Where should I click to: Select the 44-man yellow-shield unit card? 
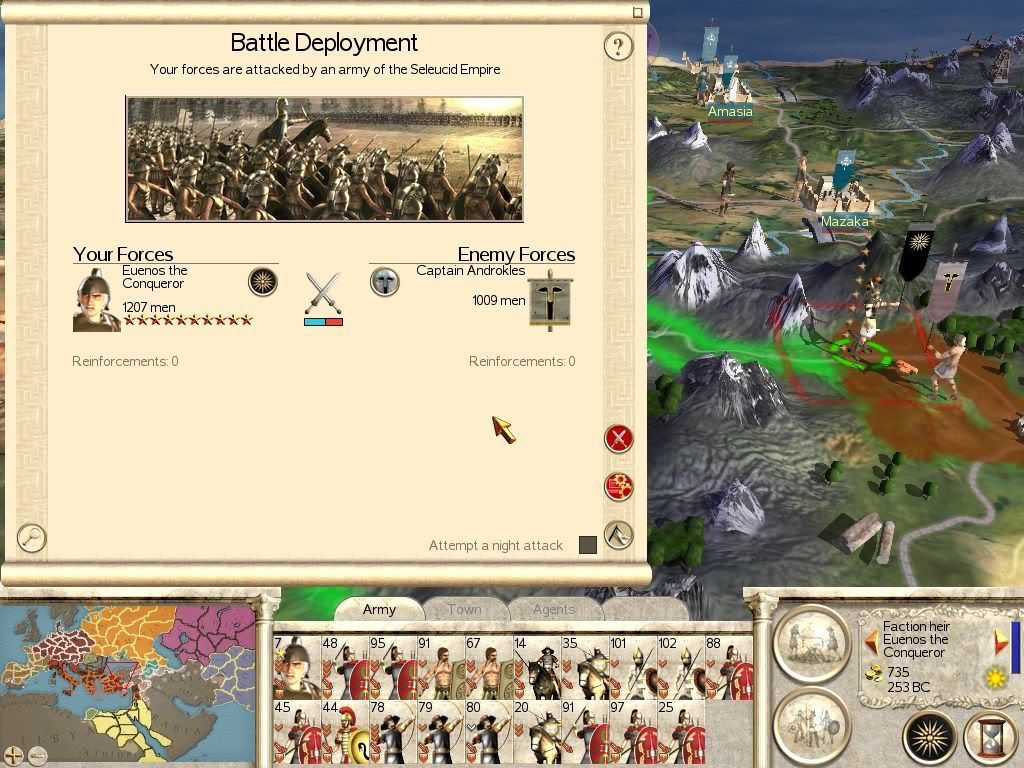[345, 731]
